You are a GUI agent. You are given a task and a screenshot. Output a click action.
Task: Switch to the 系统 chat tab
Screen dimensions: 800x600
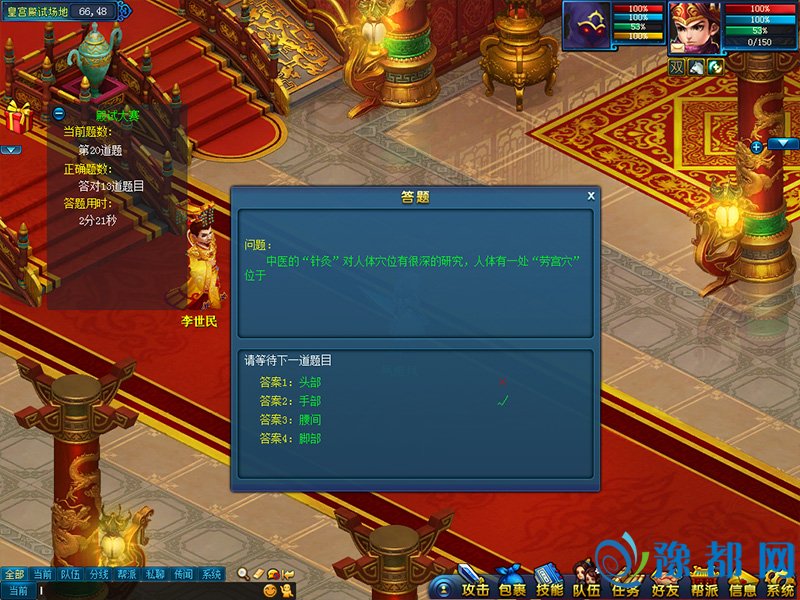(212, 574)
